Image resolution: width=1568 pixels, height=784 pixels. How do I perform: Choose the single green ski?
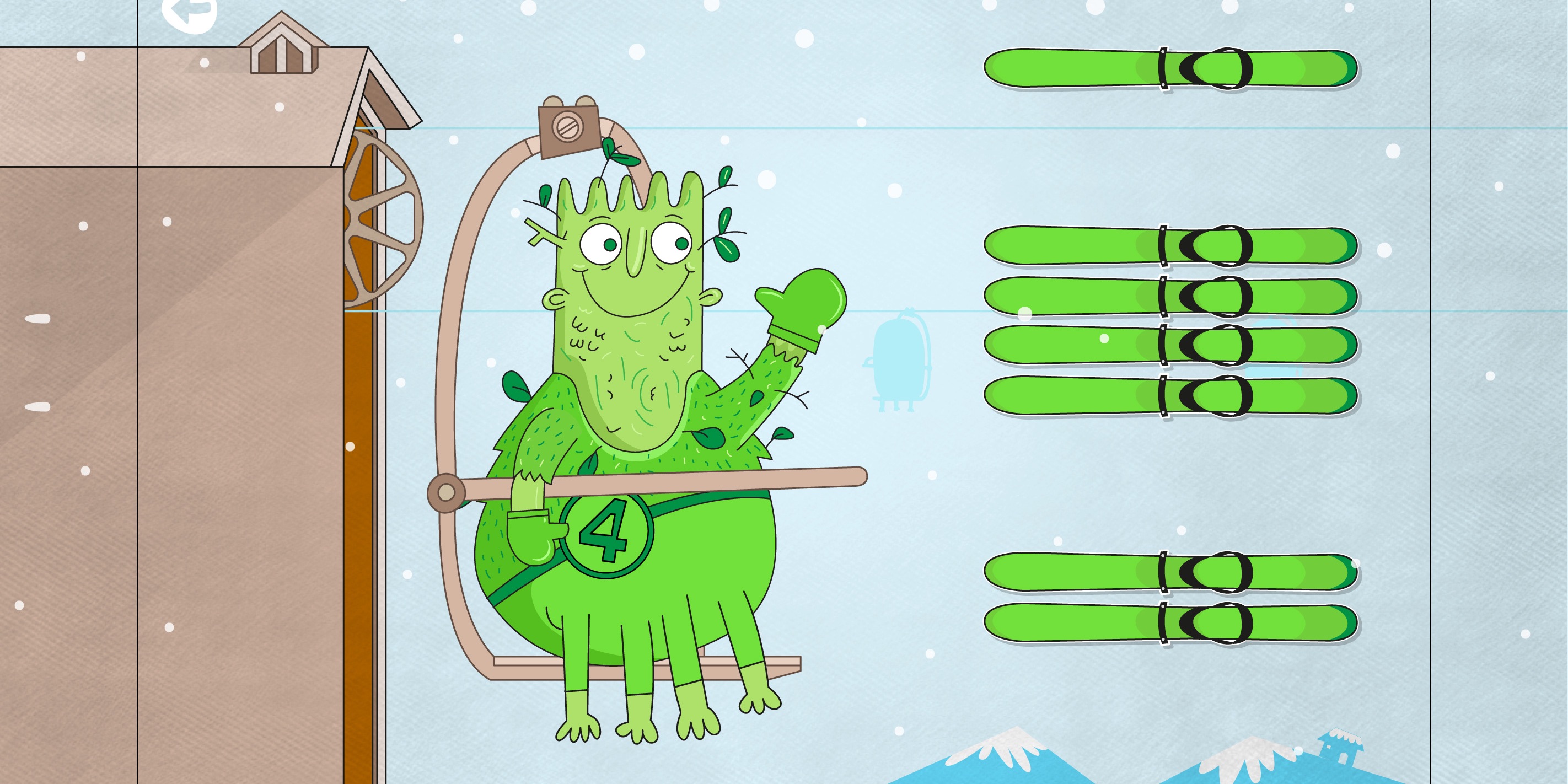tap(1170, 68)
